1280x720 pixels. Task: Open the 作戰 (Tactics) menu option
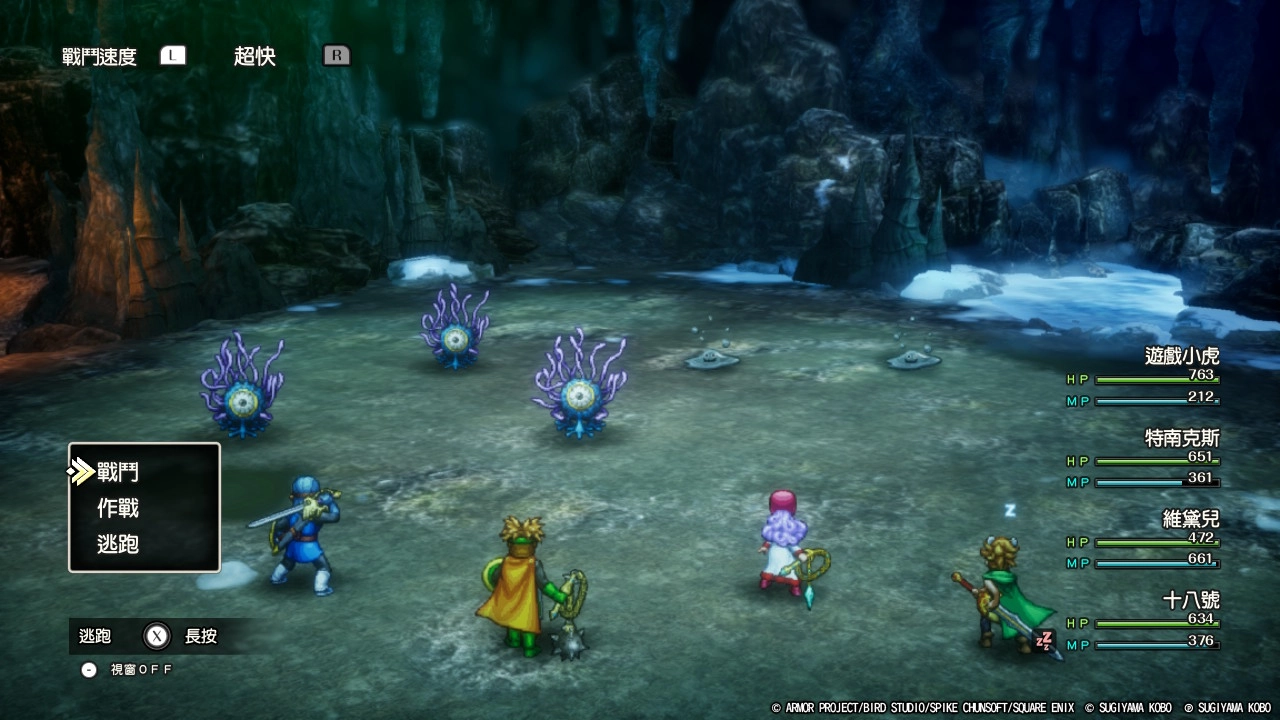[x=118, y=508]
